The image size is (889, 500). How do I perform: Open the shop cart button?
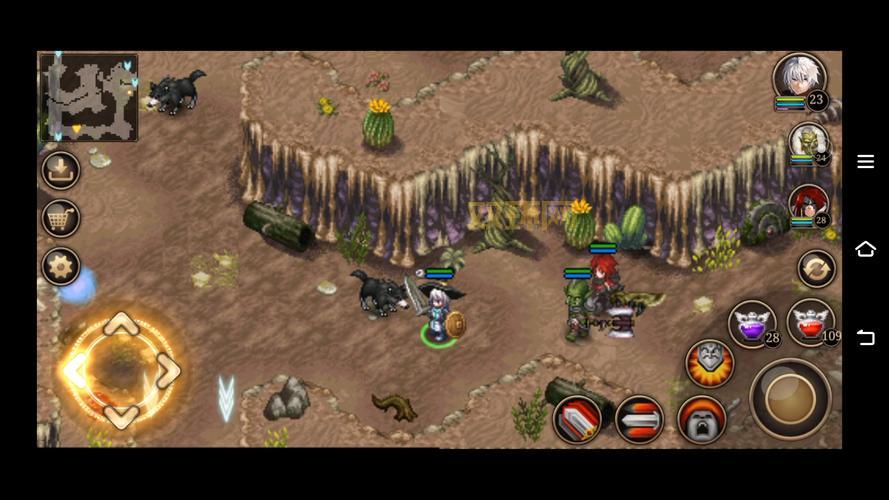(61, 218)
